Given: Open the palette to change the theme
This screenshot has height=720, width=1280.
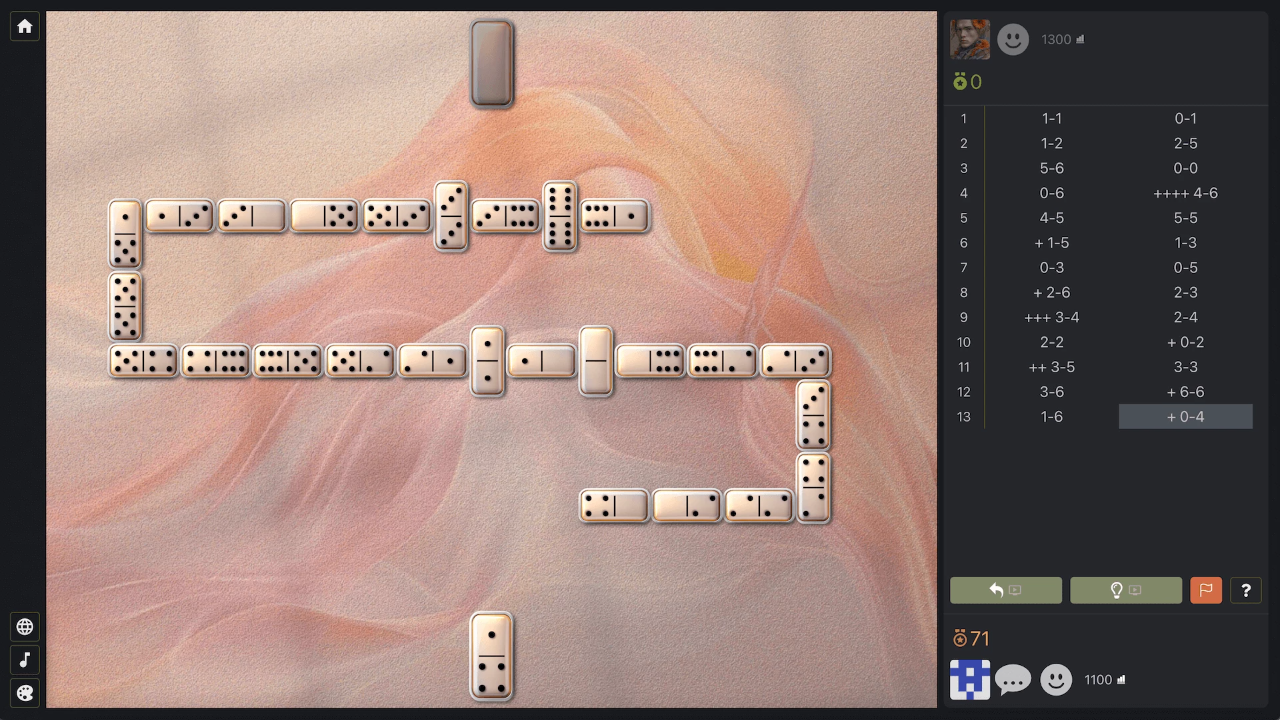Looking at the screenshot, I should 24,692.
